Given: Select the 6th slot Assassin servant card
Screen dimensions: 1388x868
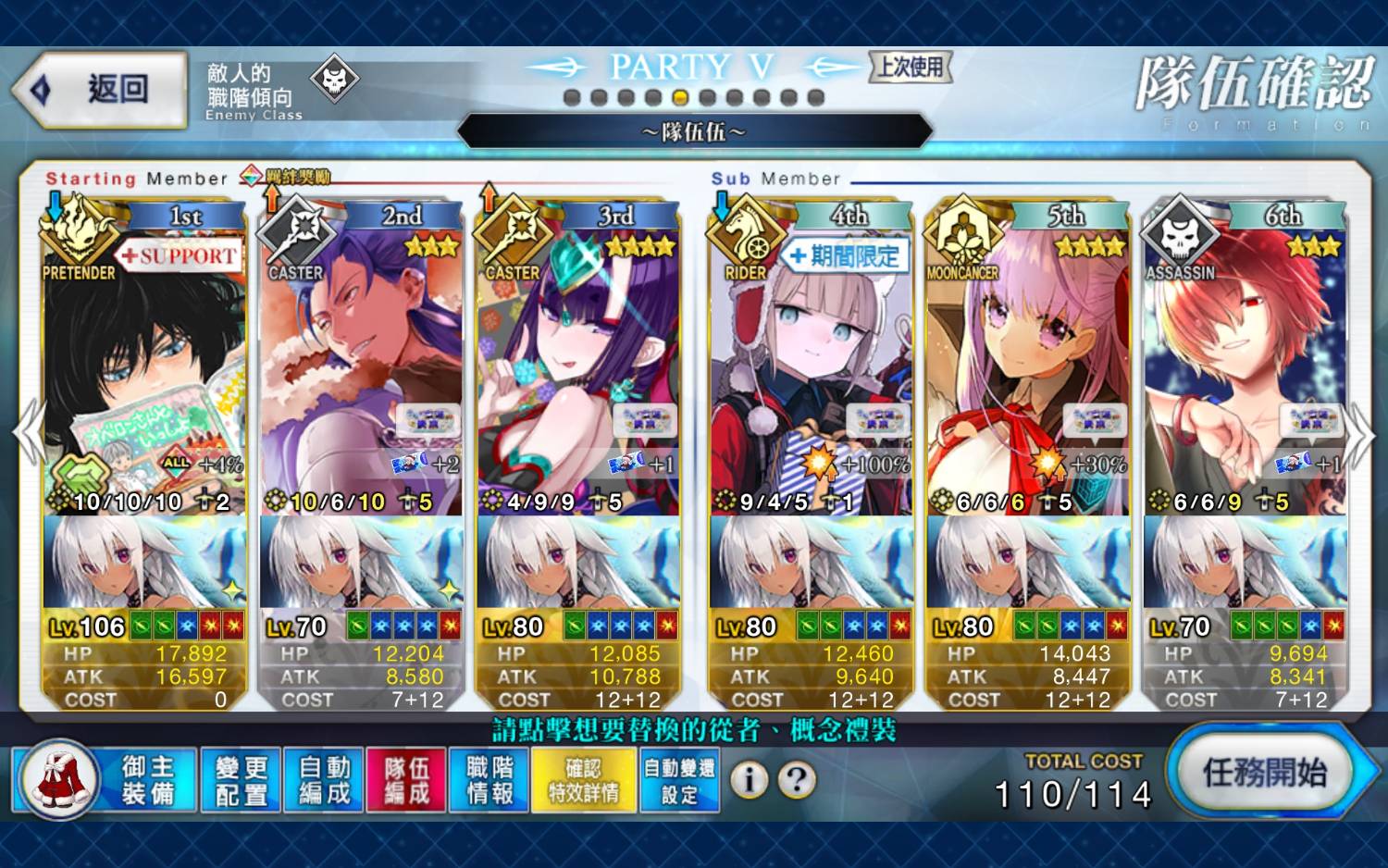Looking at the screenshot, I should coord(1245,370).
